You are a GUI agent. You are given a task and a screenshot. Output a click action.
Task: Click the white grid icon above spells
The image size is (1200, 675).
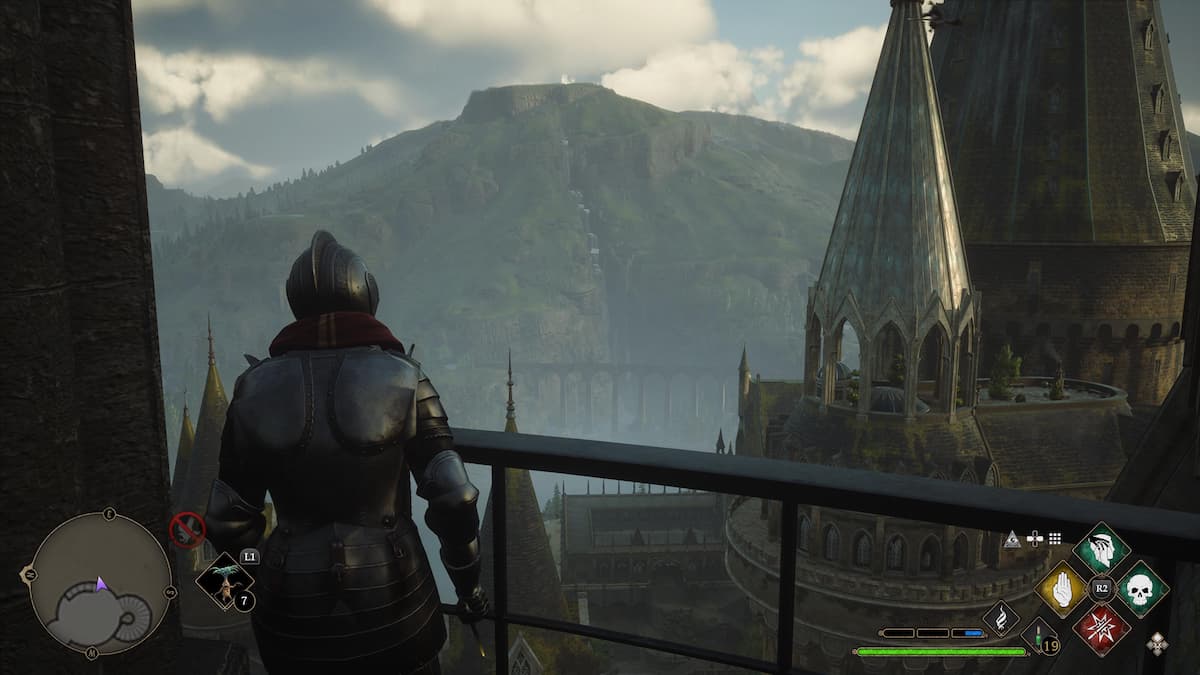[1056, 538]
